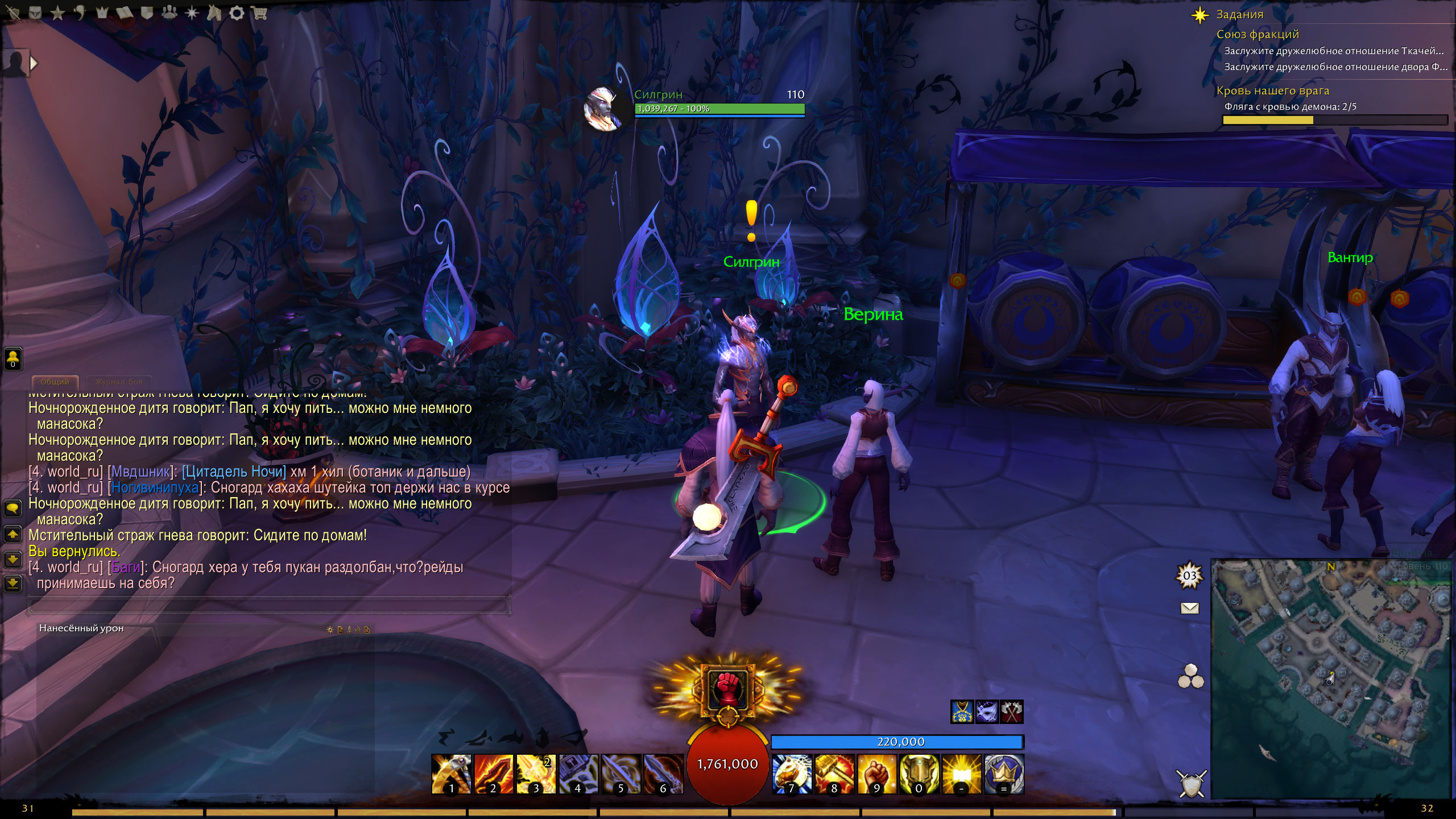Open the group finder three-people icon
This screenshot has height=819, width=1456.
point(169,13)
